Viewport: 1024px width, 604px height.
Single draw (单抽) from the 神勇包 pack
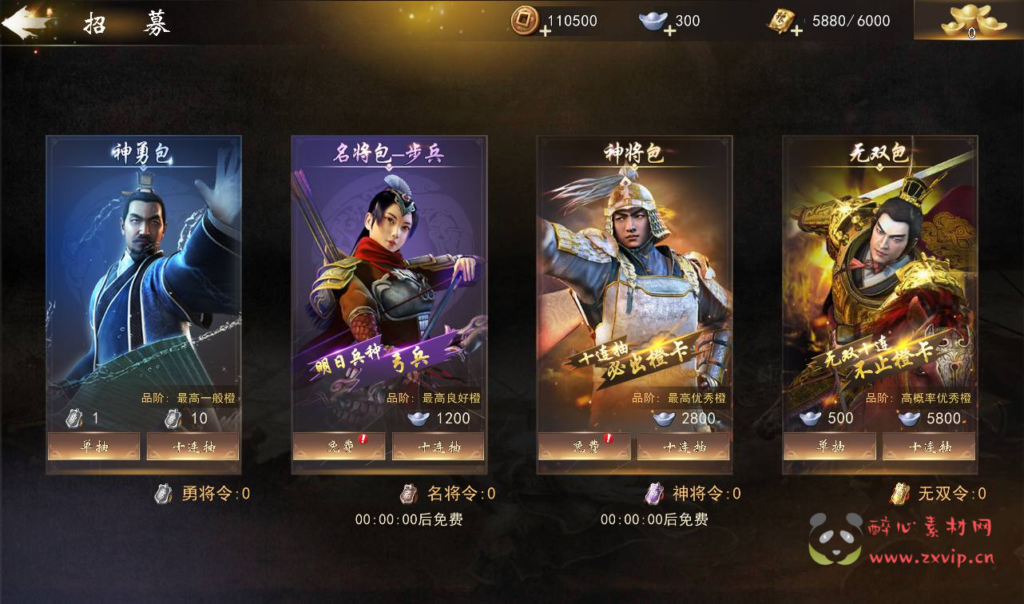pyautogui.click(x=93, y=447)
